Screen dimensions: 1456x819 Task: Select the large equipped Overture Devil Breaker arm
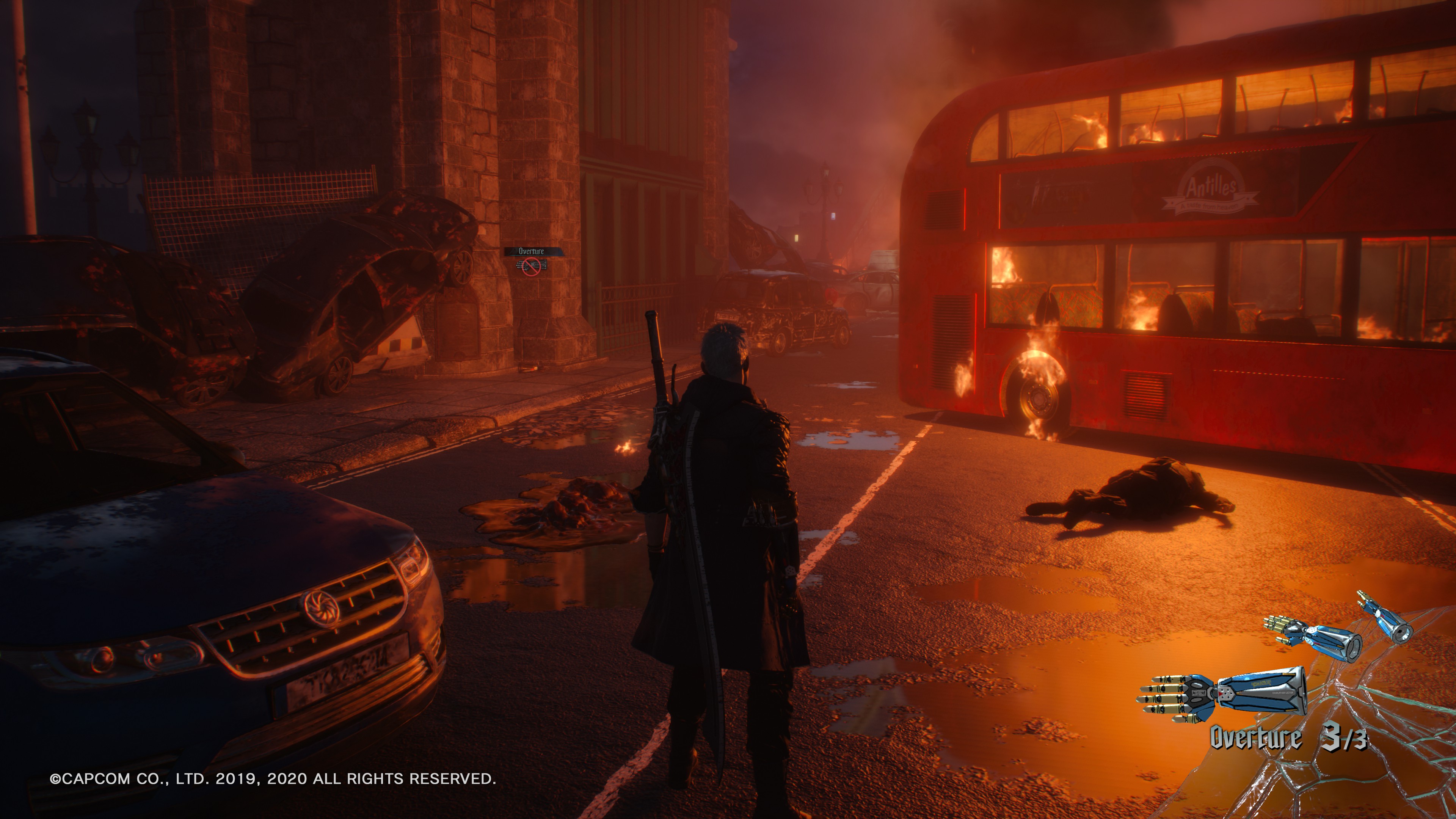[x=1224, y=696]
